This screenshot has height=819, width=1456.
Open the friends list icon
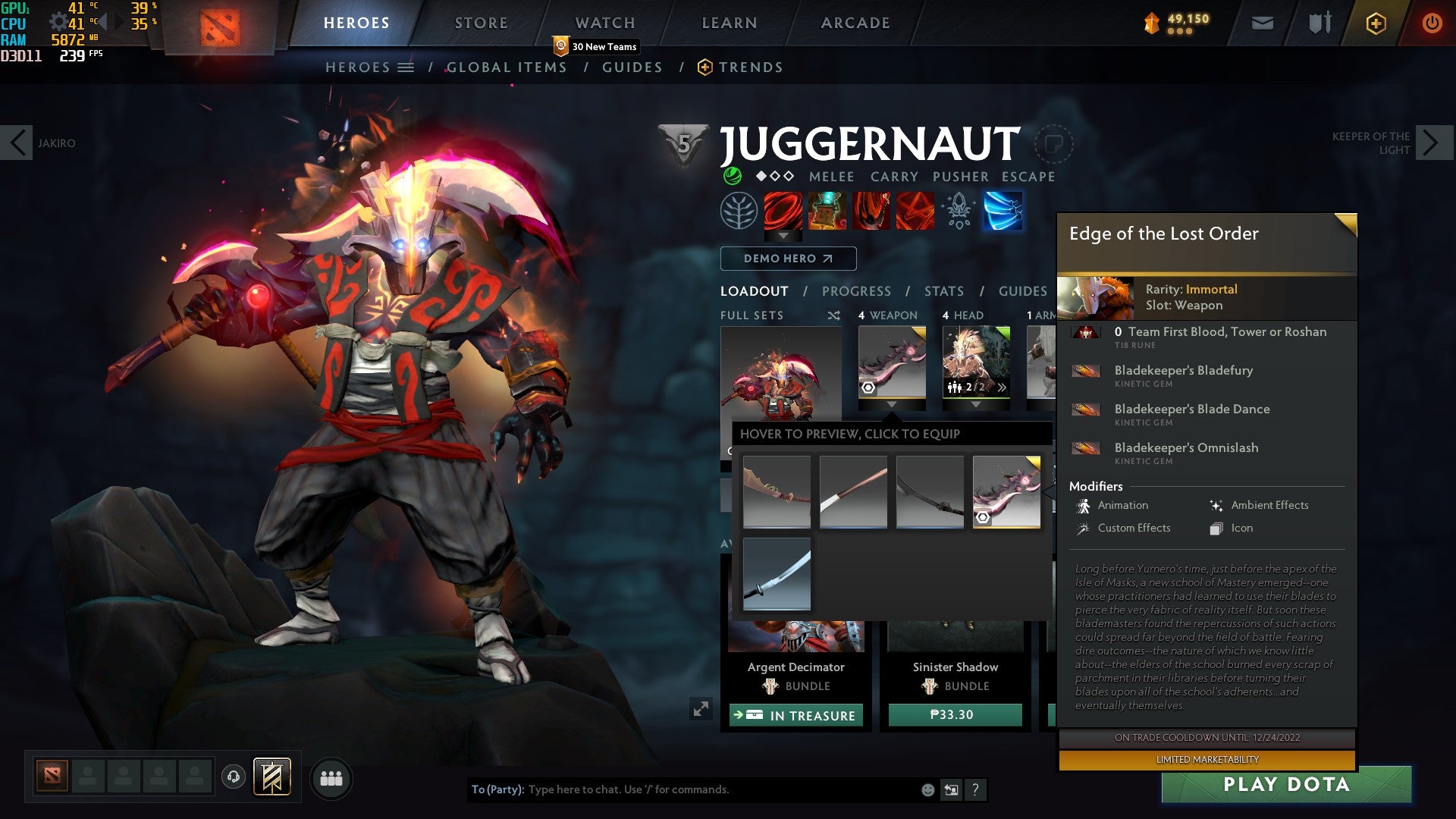click(x=331, y=778)
